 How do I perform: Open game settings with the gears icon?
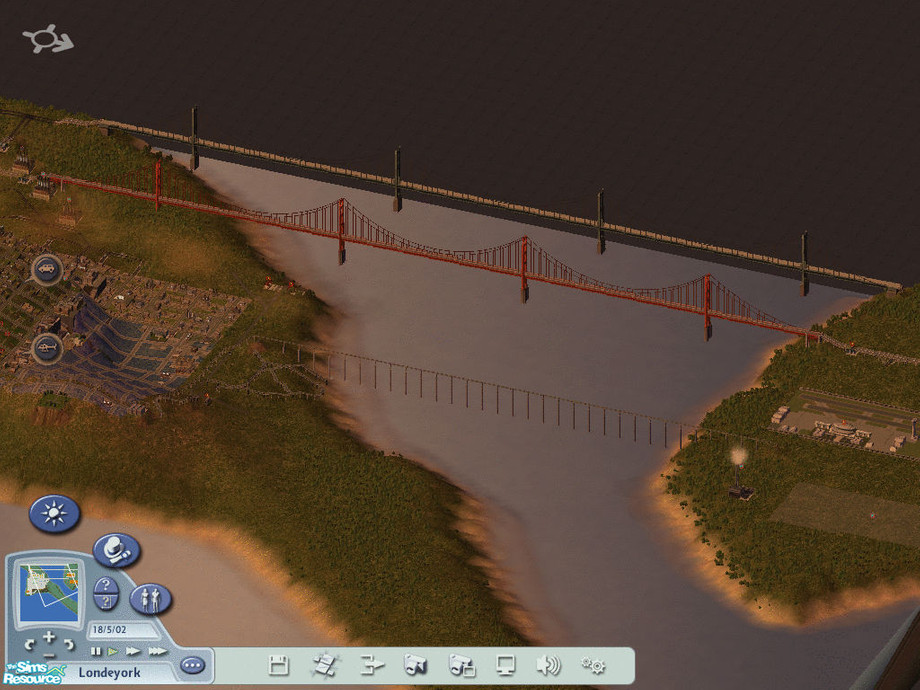pos(593,665)
